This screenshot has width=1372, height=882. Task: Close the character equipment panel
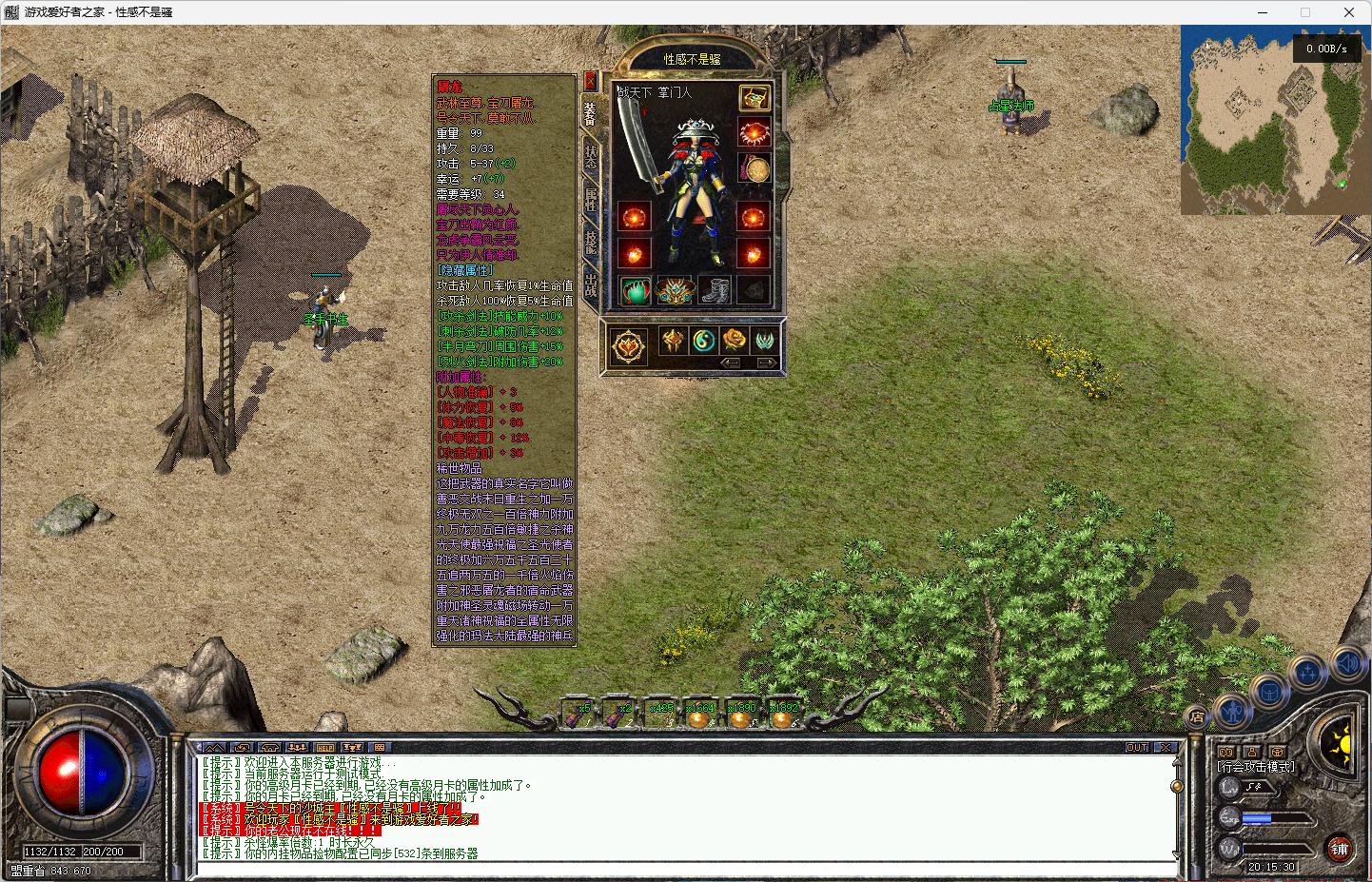(x=590, y=81)
